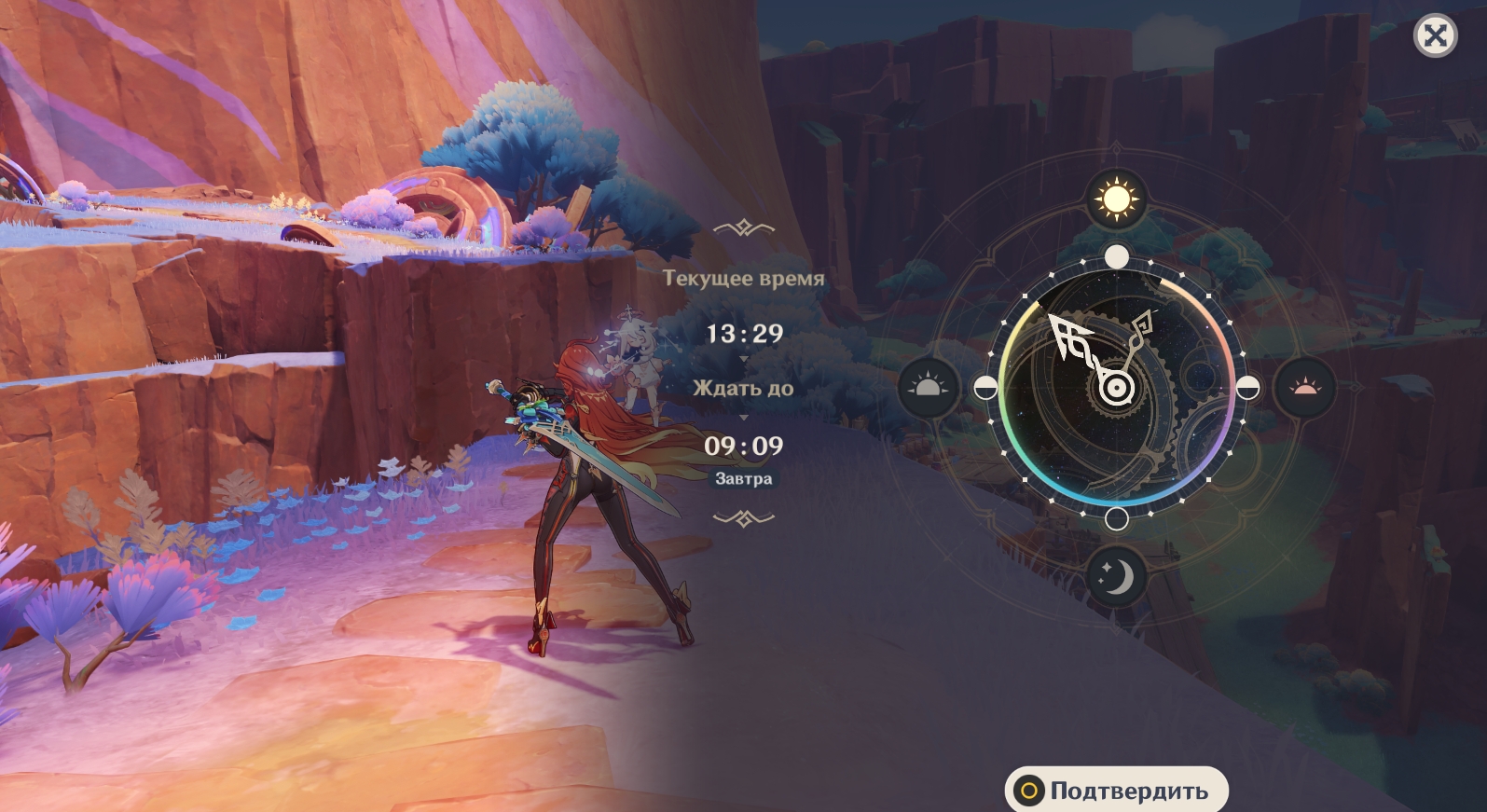The image size is (1487, 812).
Task: Choose the sunrise icon on the clock
Action: point(928,387)
